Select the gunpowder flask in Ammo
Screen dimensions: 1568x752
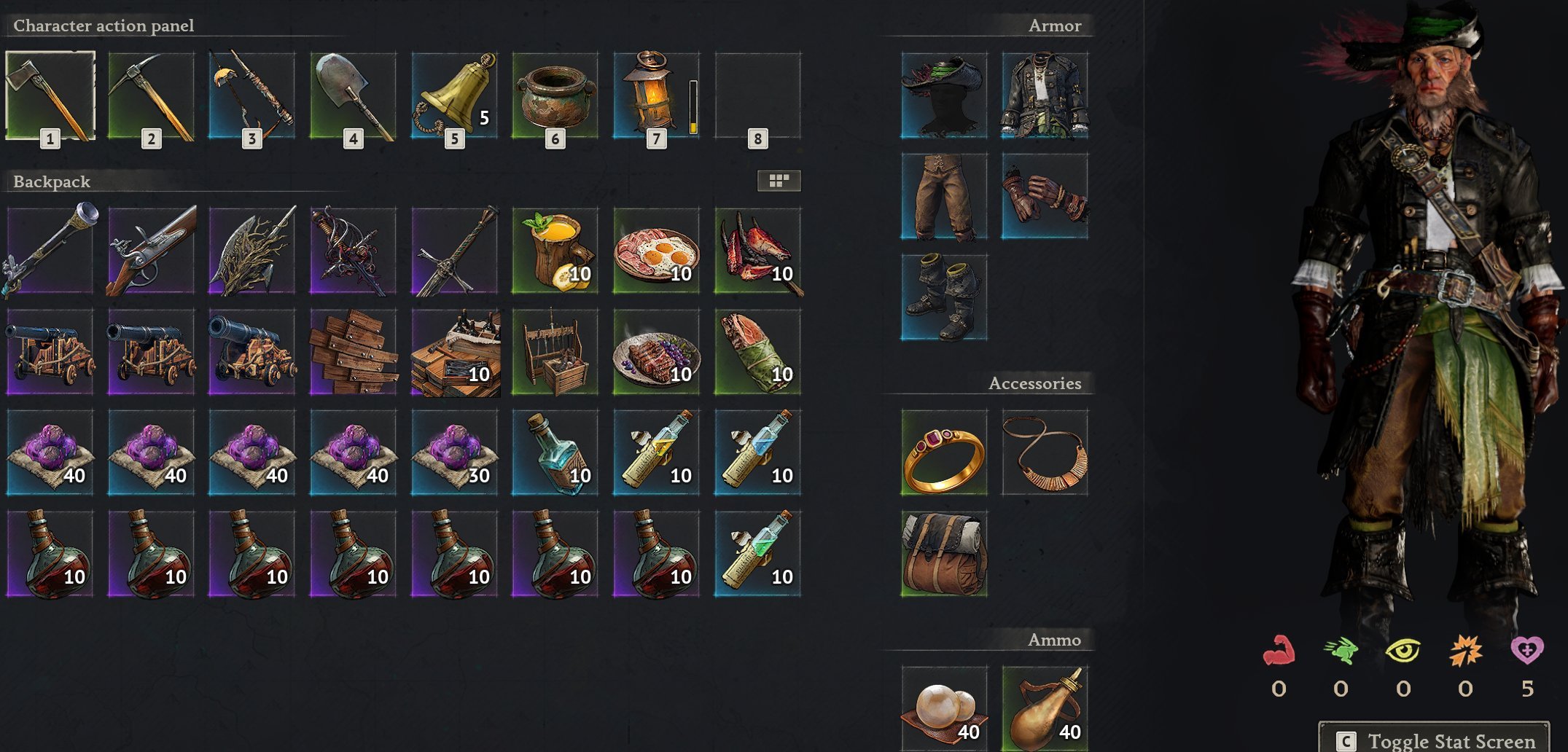tap(1045, 705)
